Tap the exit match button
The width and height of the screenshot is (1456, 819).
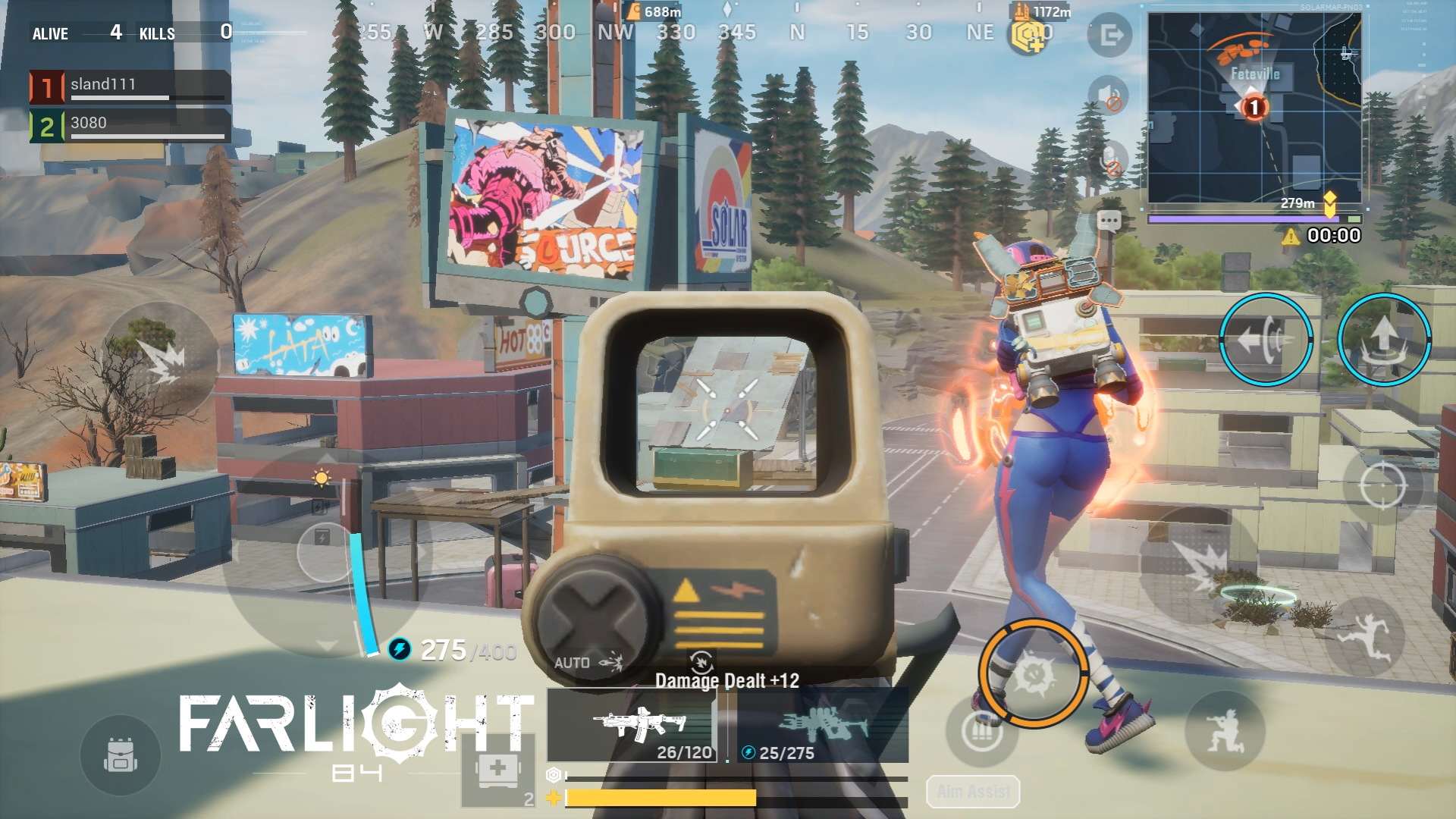[1110, 35]
